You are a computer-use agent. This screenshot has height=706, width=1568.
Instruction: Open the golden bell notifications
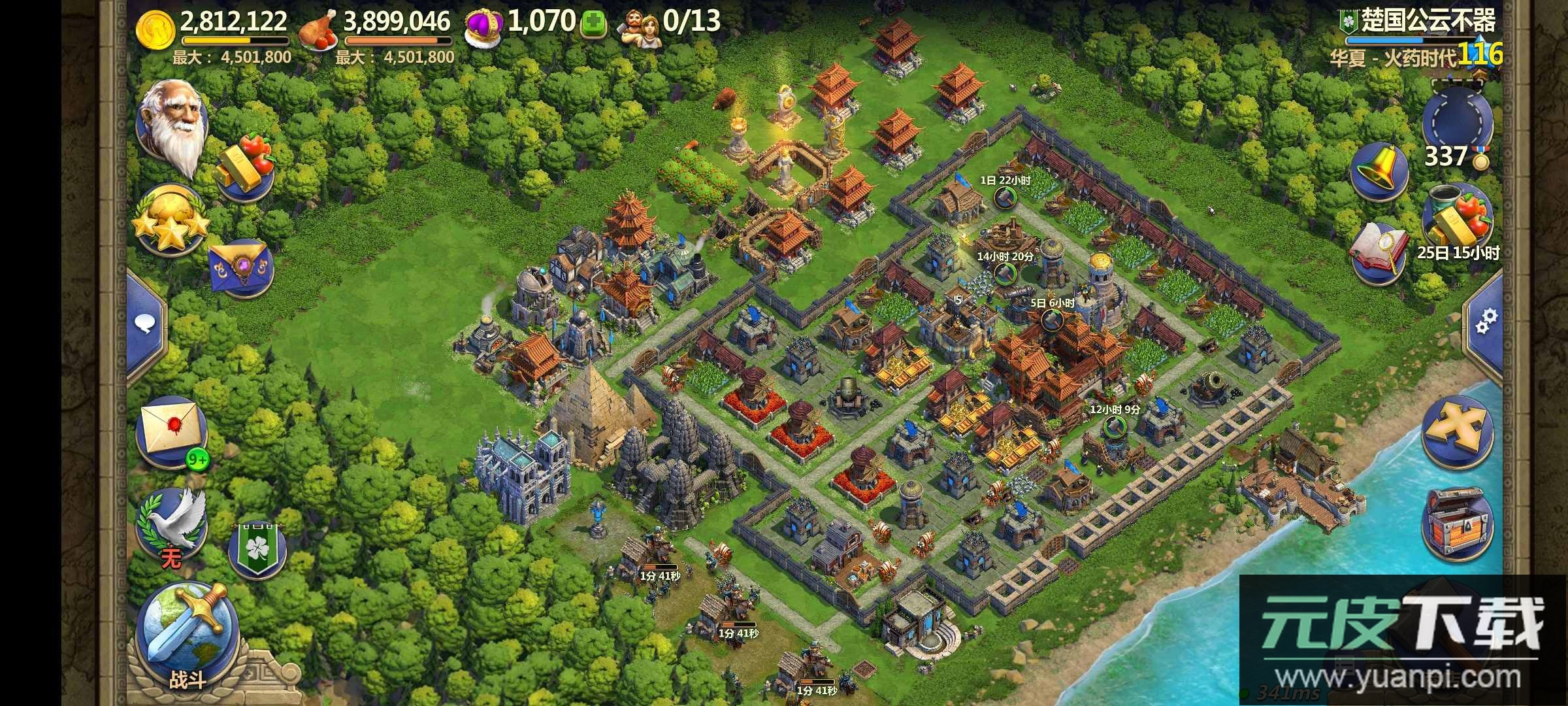tap(1379, 170)
